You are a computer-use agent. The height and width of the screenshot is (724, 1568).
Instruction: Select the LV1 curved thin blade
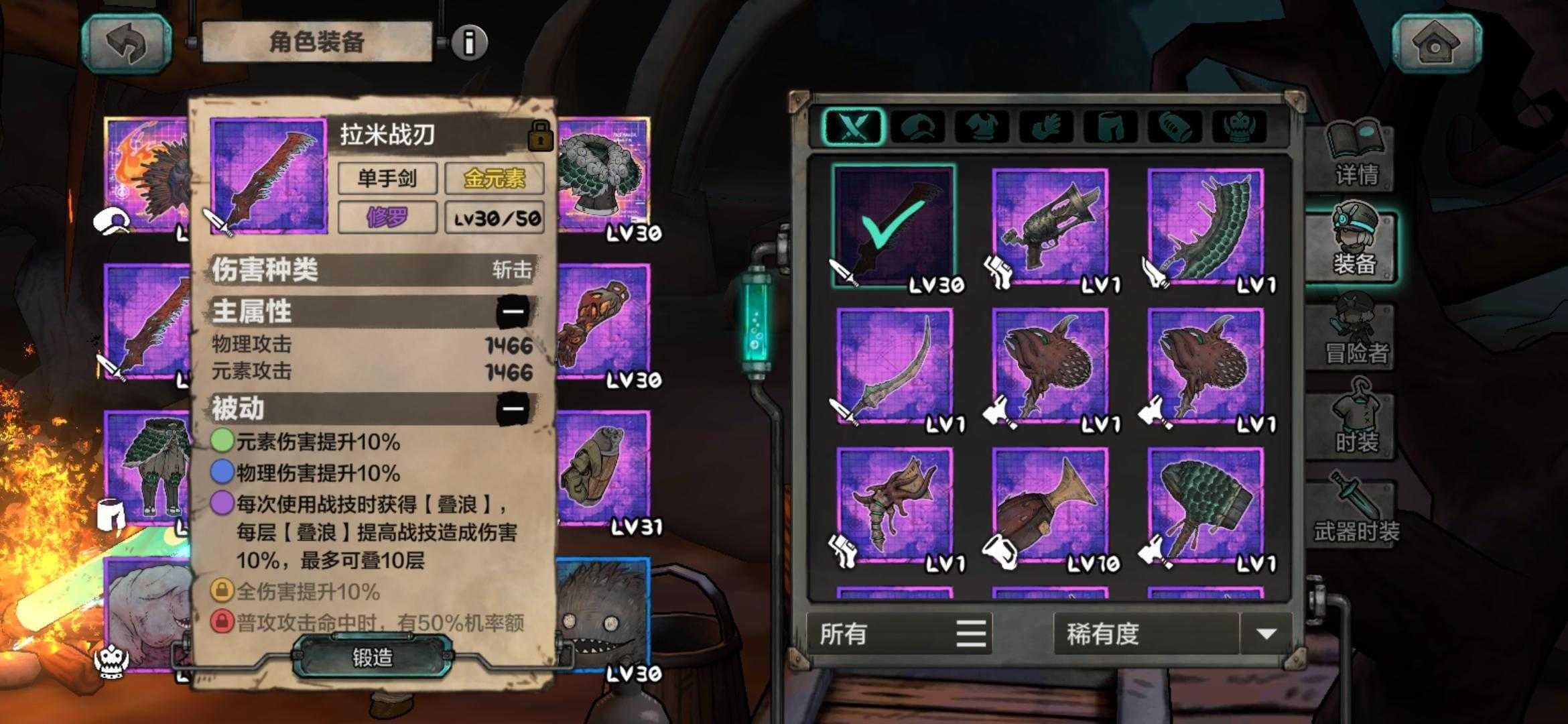(895, 367)
